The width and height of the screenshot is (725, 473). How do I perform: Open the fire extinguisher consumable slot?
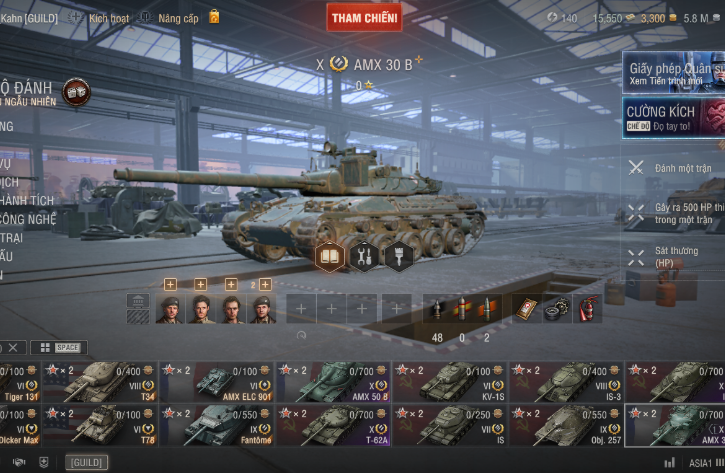pos(589,309)
